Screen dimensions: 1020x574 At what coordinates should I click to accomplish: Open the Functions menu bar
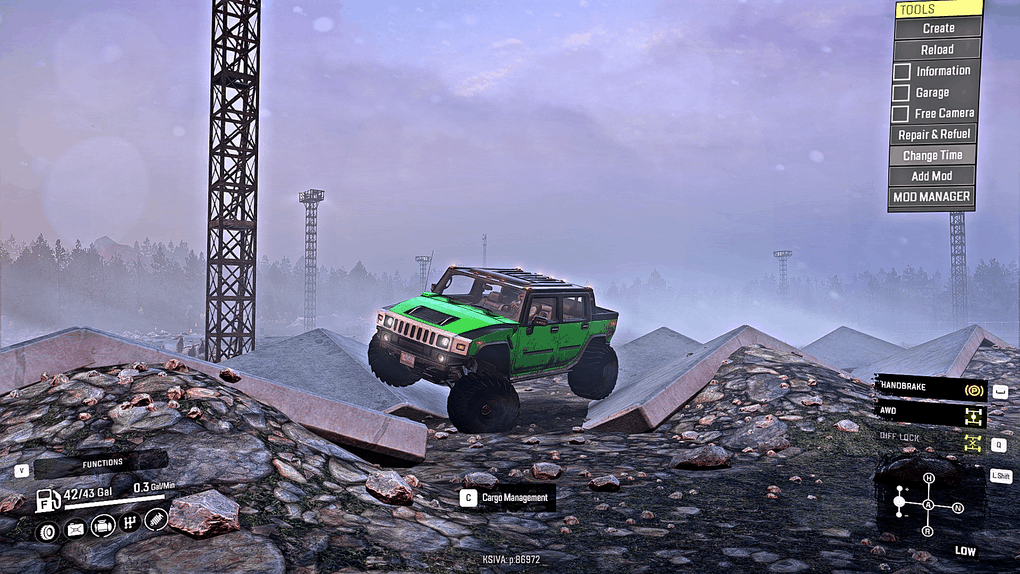click(x=100, y=463)
